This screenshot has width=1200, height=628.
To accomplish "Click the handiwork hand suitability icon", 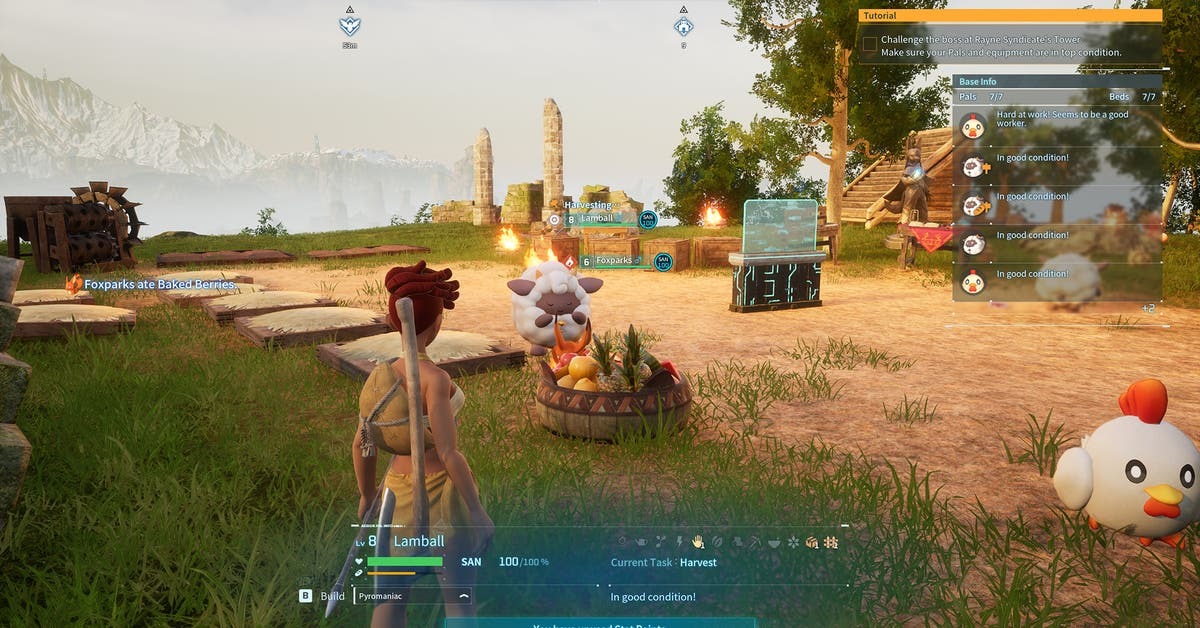I will [x=698, y=542].
